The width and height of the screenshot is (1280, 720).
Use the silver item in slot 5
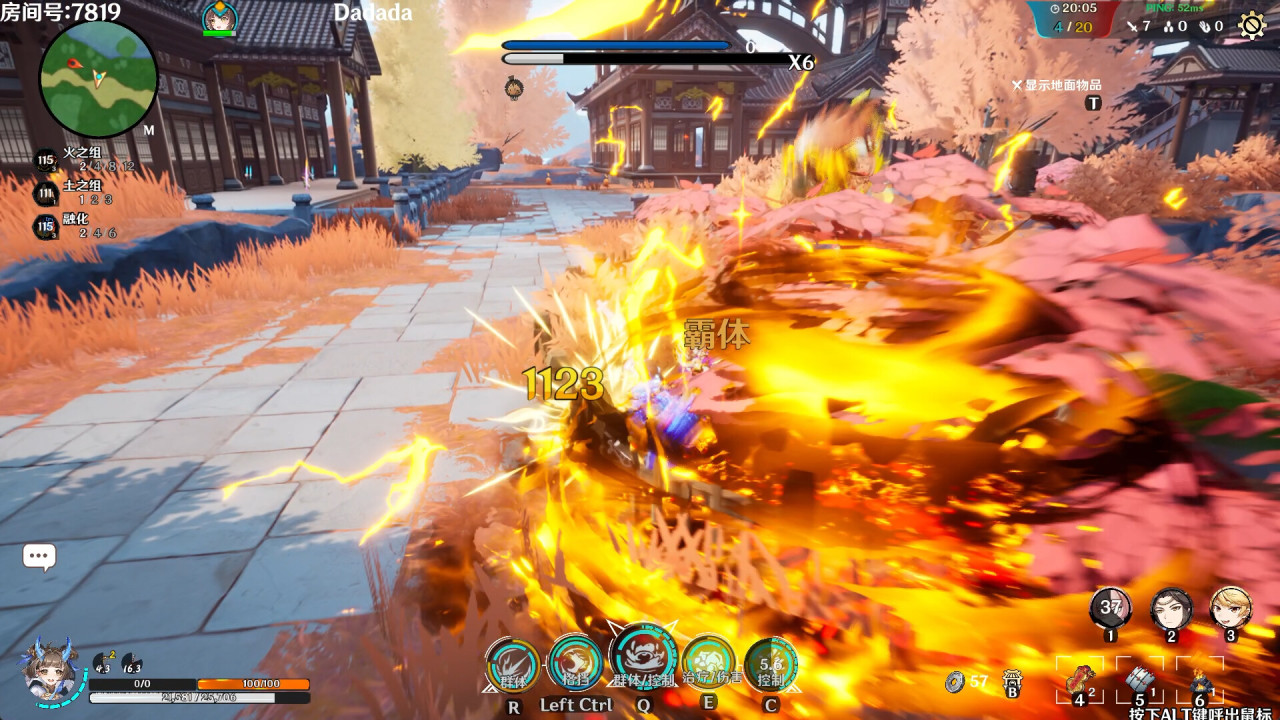click(x=1140, y=681)
